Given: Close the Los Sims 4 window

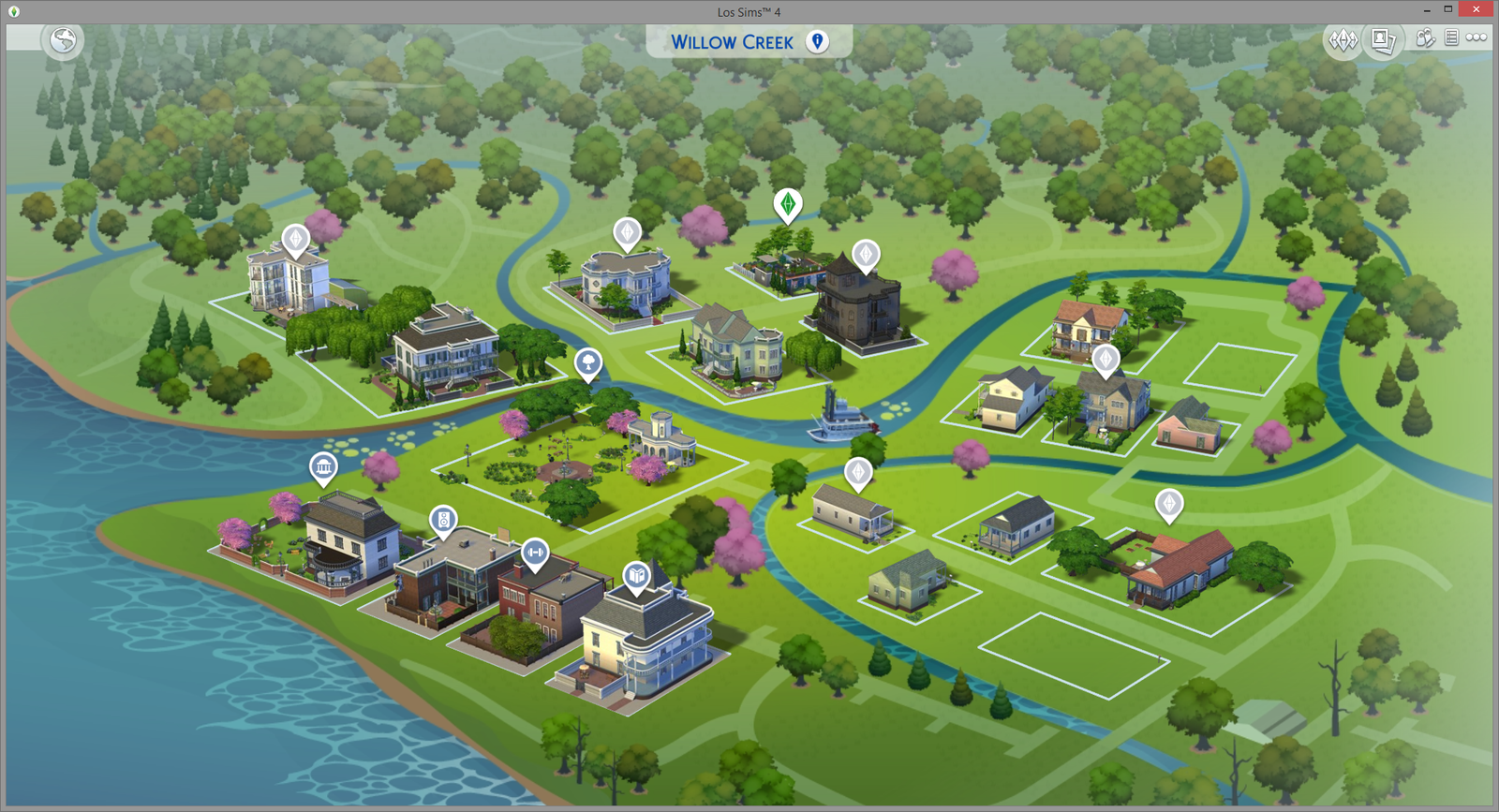Looking at the screenshot, I should coord(1477,9).
